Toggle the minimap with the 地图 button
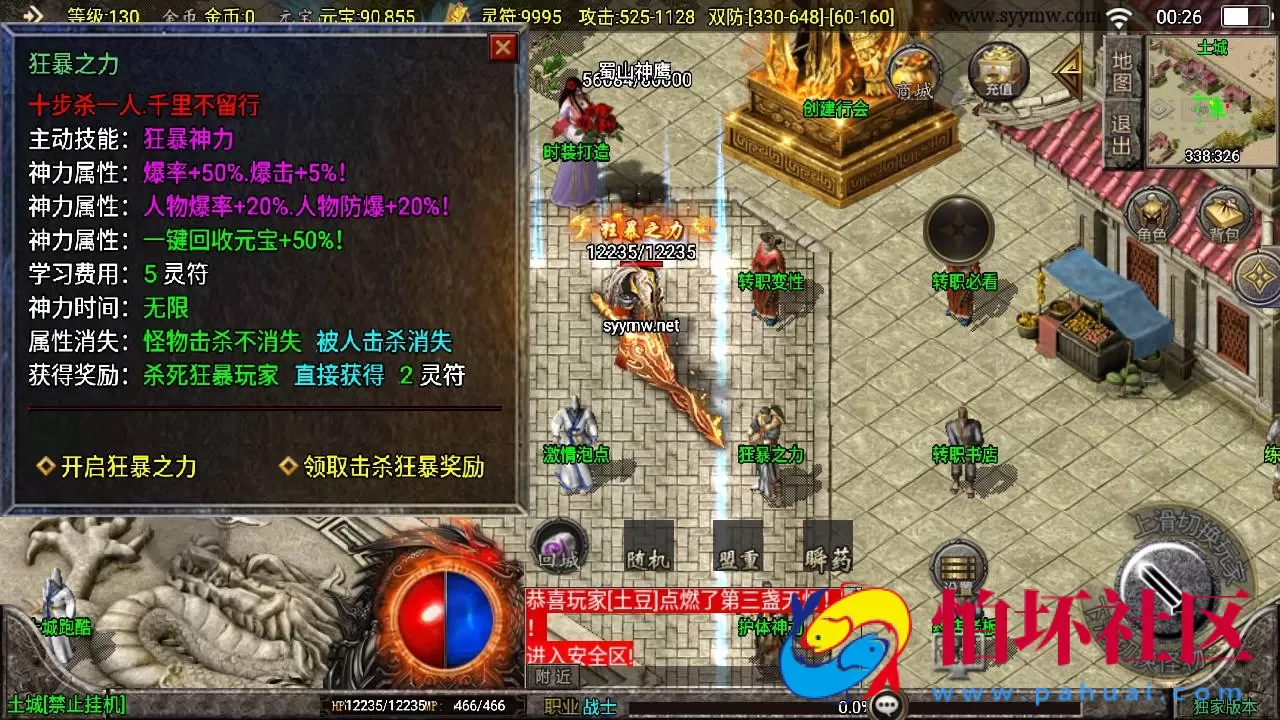1280x720 pixels. tap(1123, 73)
